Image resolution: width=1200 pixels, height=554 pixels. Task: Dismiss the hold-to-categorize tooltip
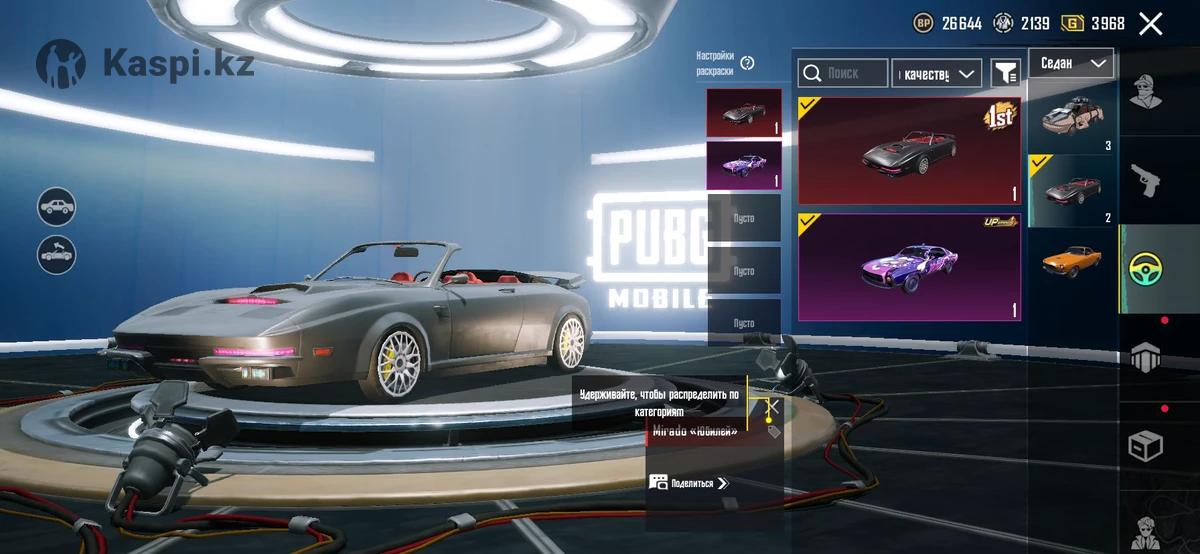click(x=772, y=406)
